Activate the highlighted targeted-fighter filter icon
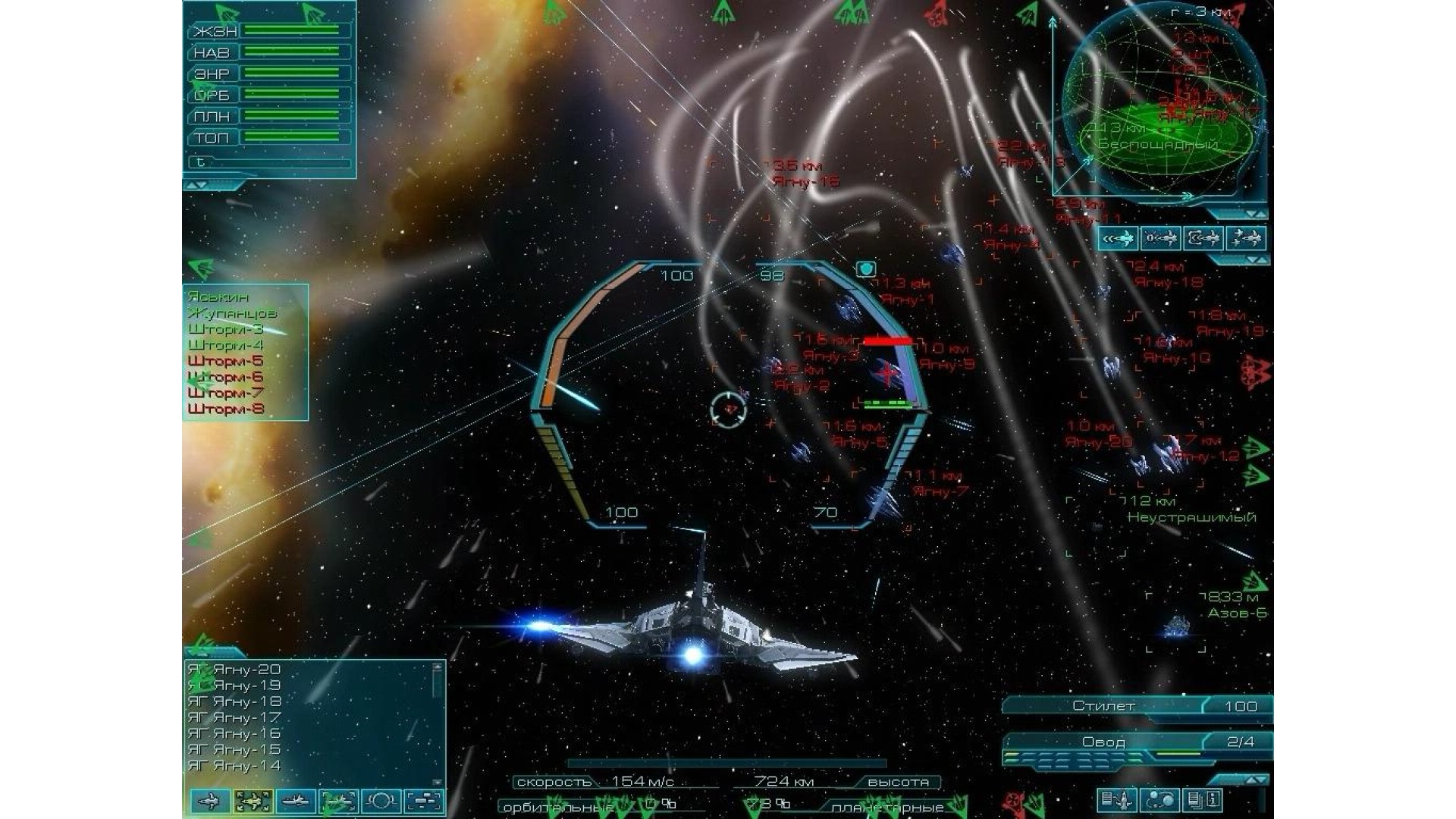Image resolution: width=1456 pixels, height=819 pixels. [253, 801]
